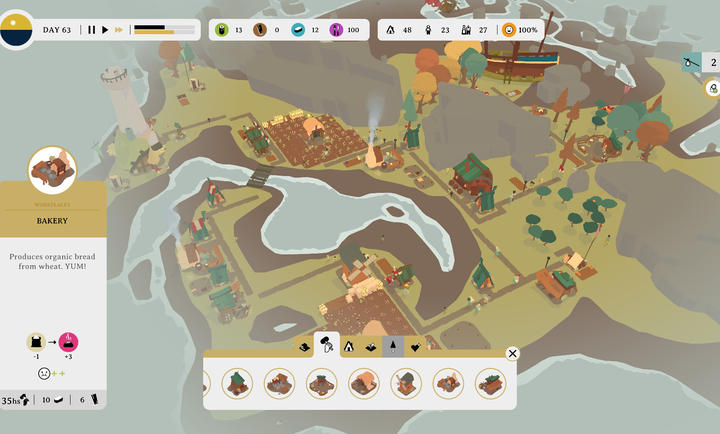Close the building selection panel
This screenshot has width=720, height=434.
(512, 353)
